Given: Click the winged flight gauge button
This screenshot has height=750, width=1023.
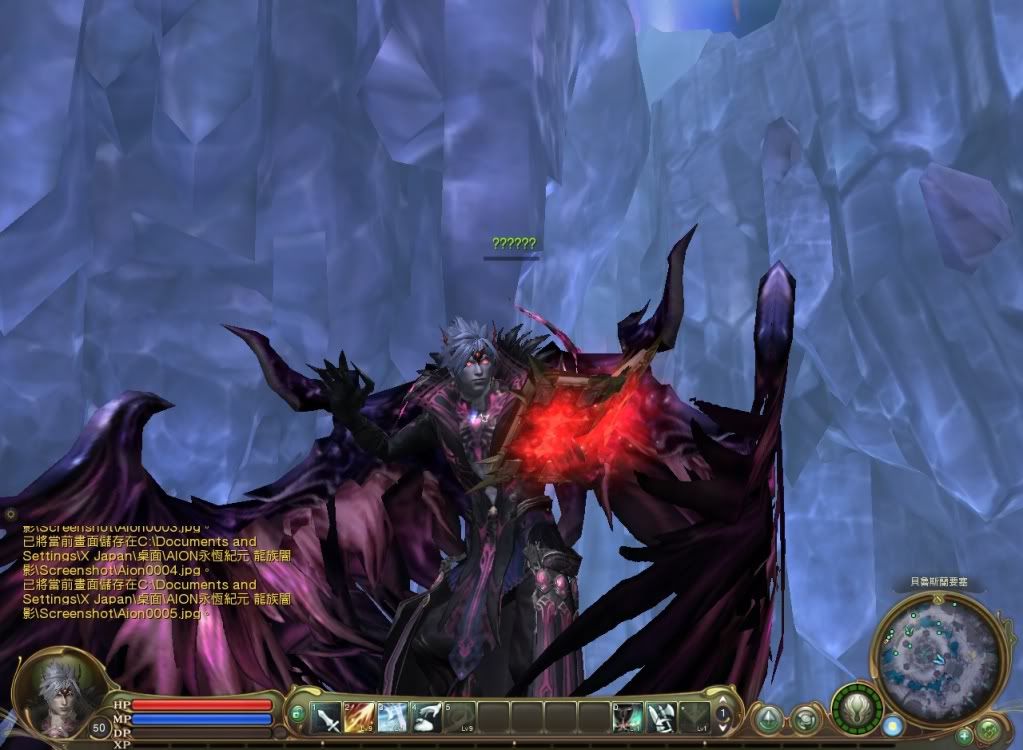Looking at the screenshot, I should coord(857,707).
